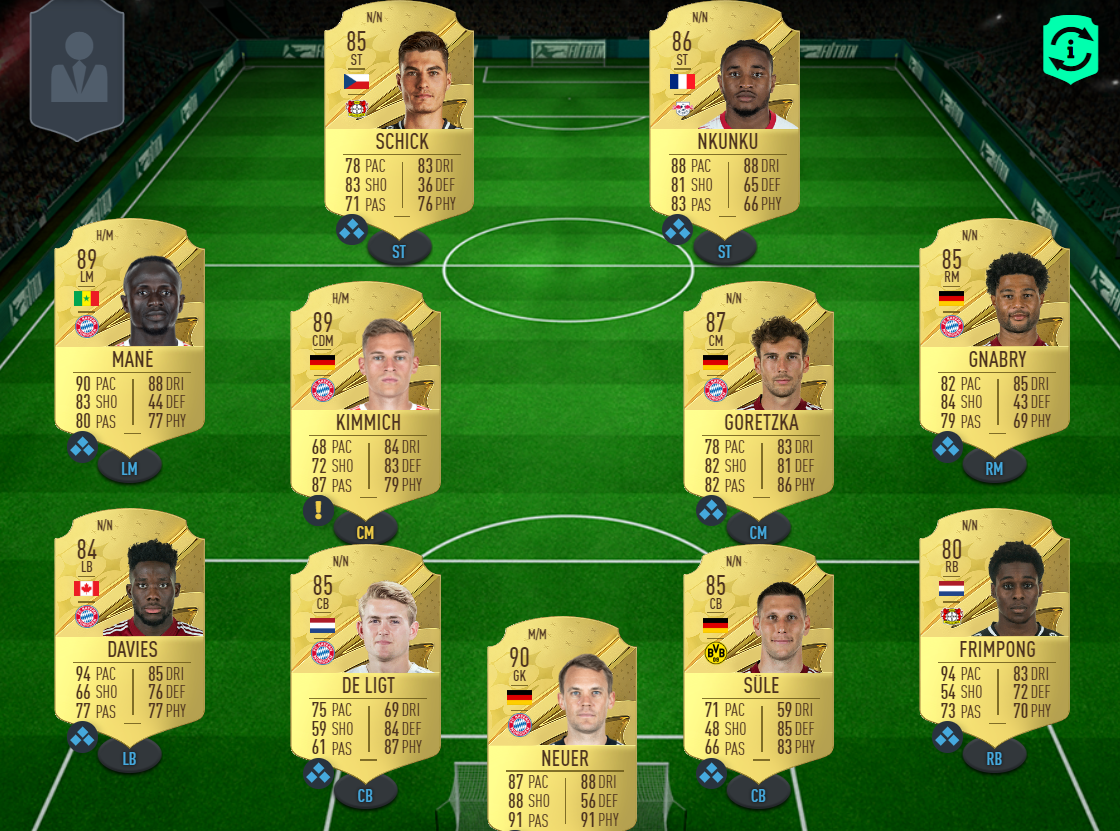
Task: Click the LM position badge under Mané
Action: click(x=129, y=466)
